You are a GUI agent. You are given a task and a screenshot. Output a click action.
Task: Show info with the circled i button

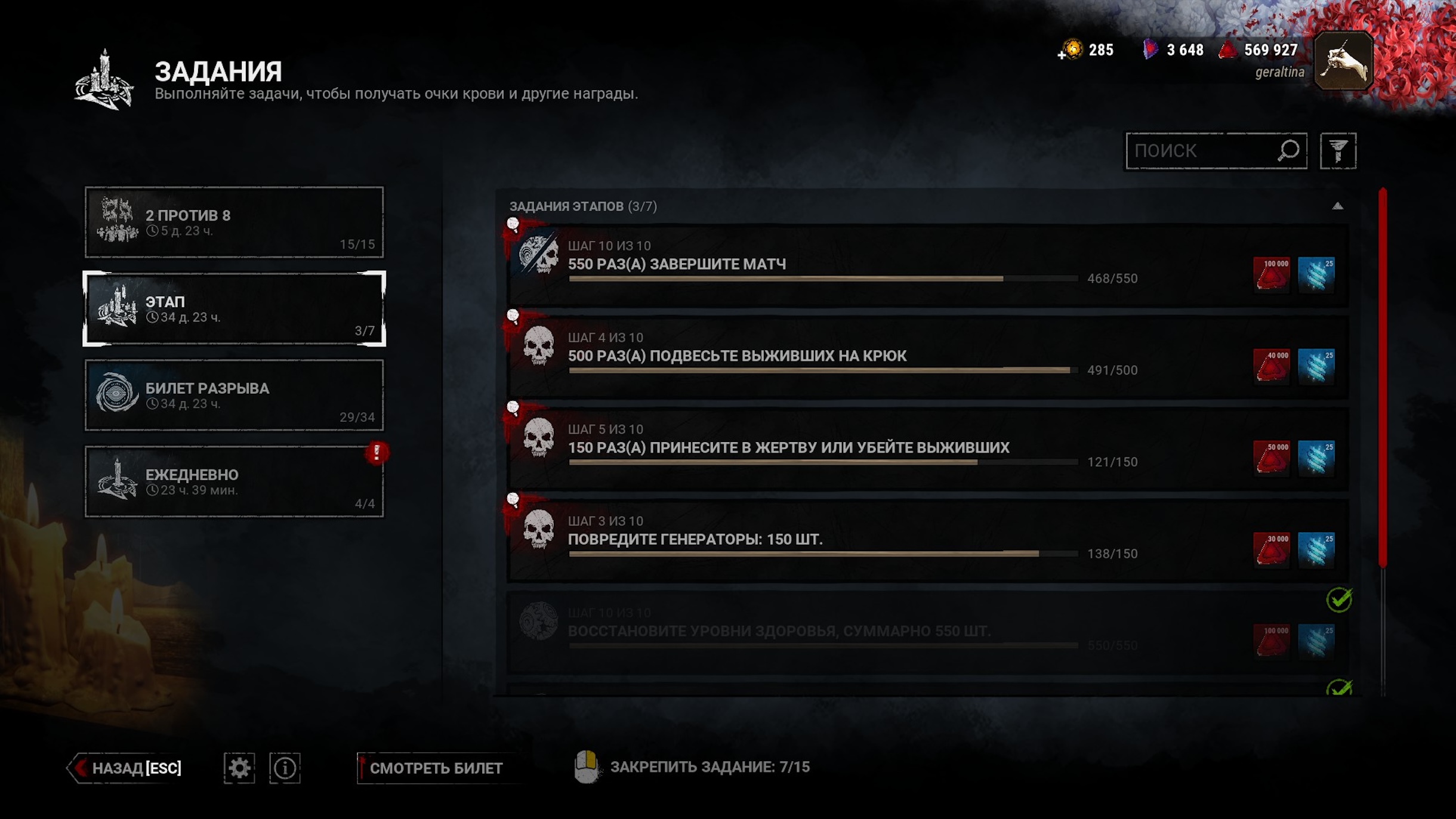(285, 768)
